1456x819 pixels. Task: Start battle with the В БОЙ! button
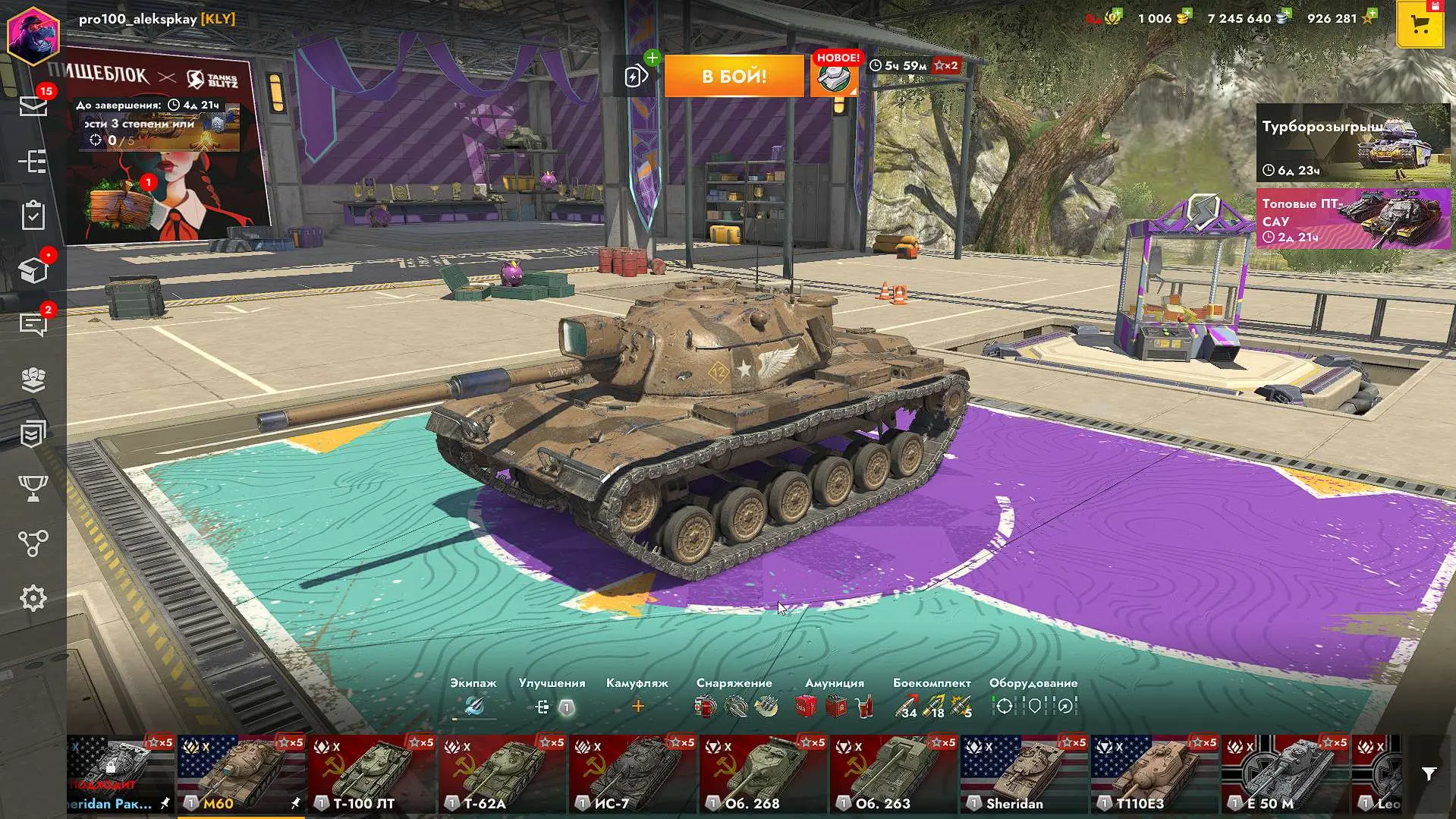(x=734, y=76)
